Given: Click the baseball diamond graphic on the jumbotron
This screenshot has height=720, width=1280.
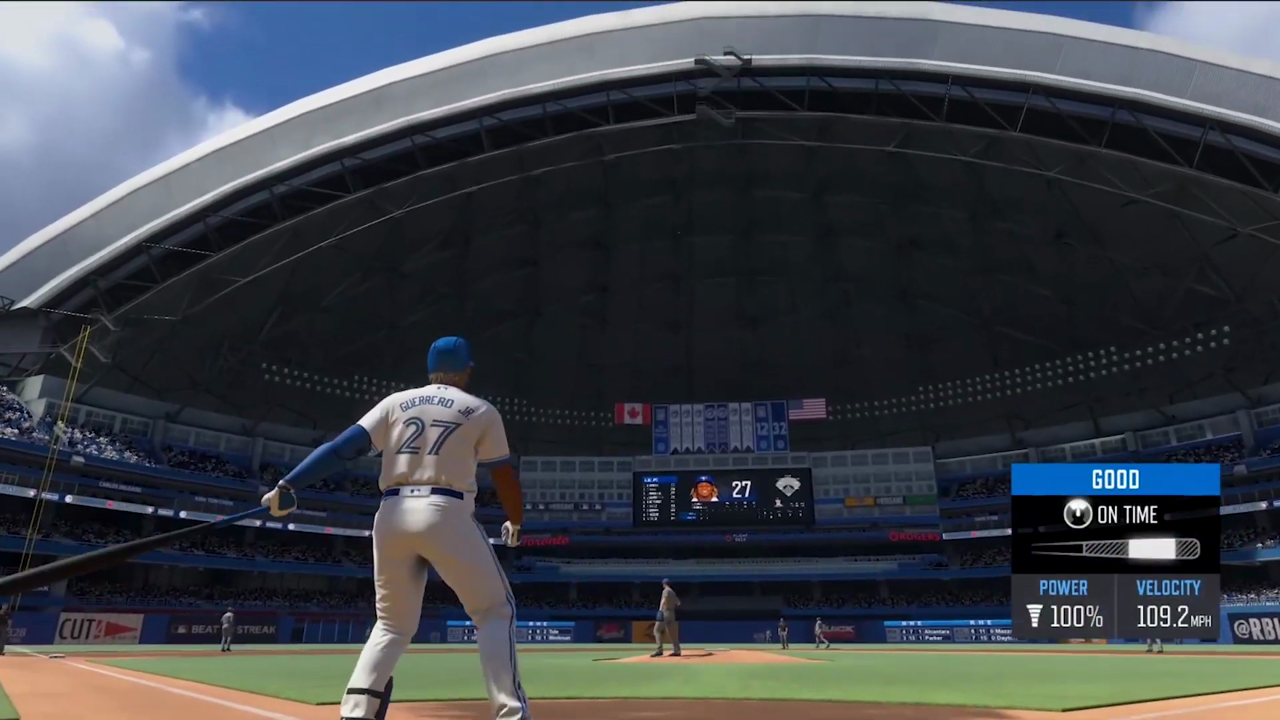Looking at the screenshot, I should [788, 485].
